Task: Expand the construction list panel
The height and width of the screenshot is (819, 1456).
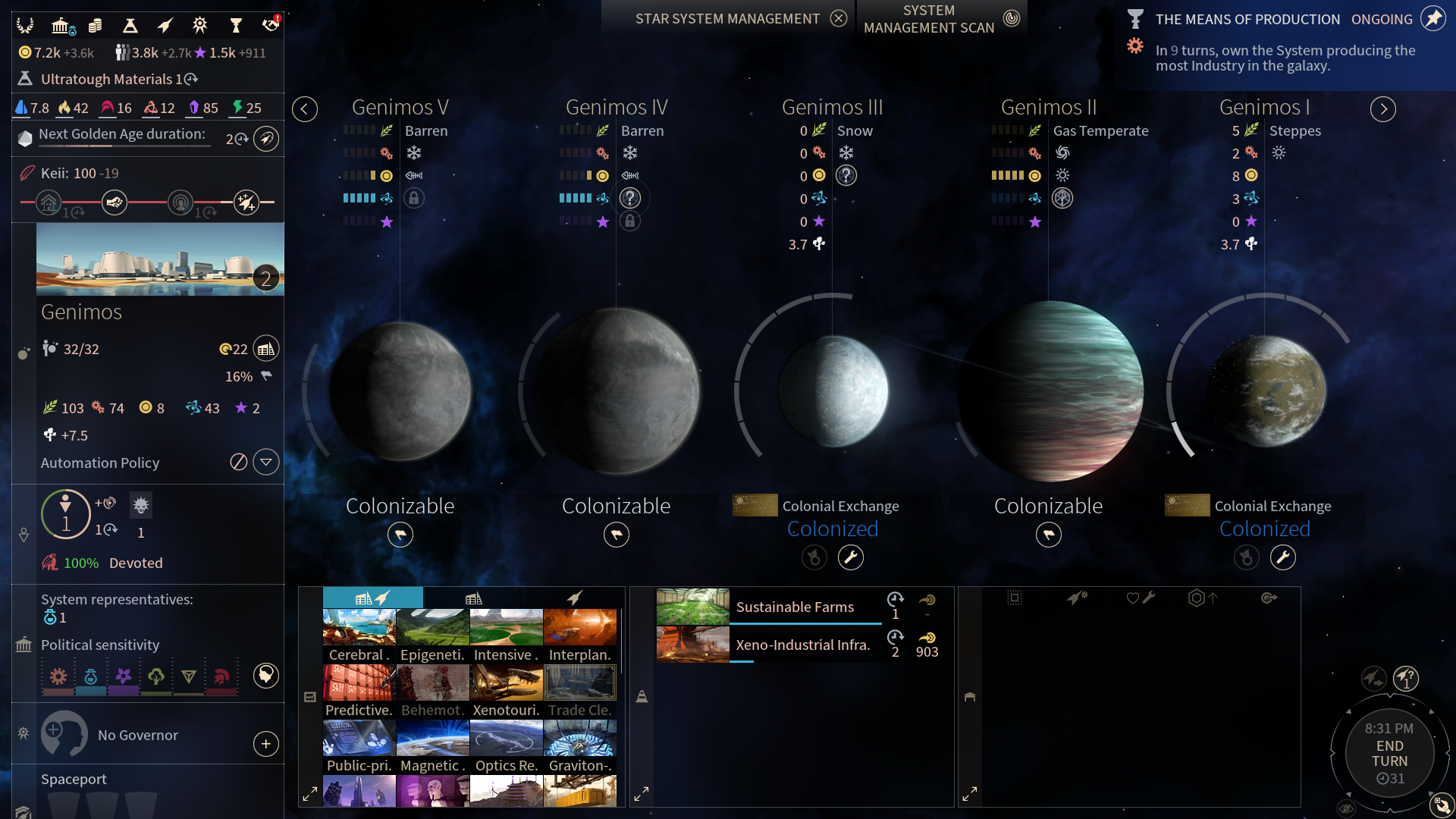Action: (309, 794)
